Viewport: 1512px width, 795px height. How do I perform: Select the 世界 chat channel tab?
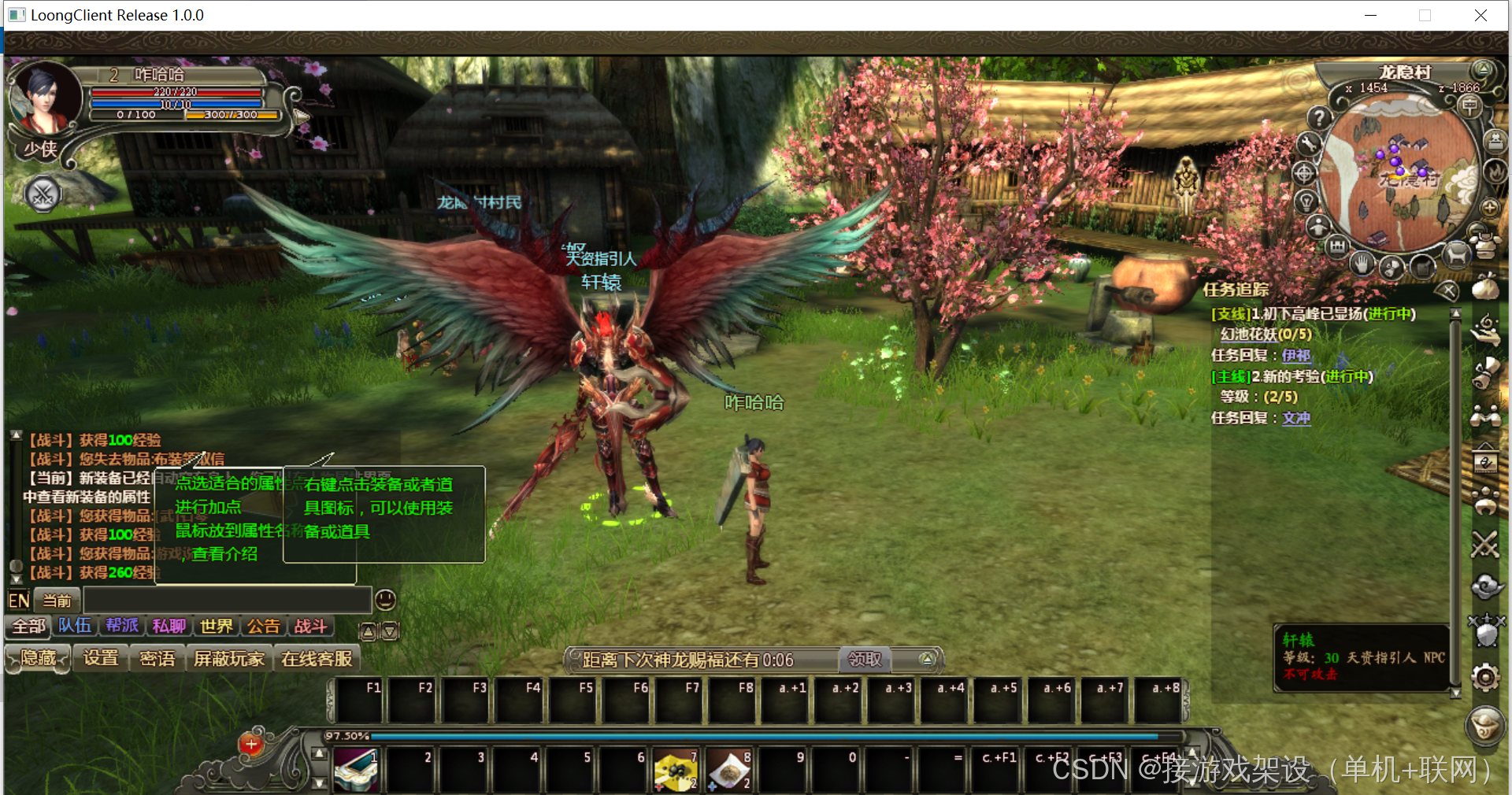216,627
